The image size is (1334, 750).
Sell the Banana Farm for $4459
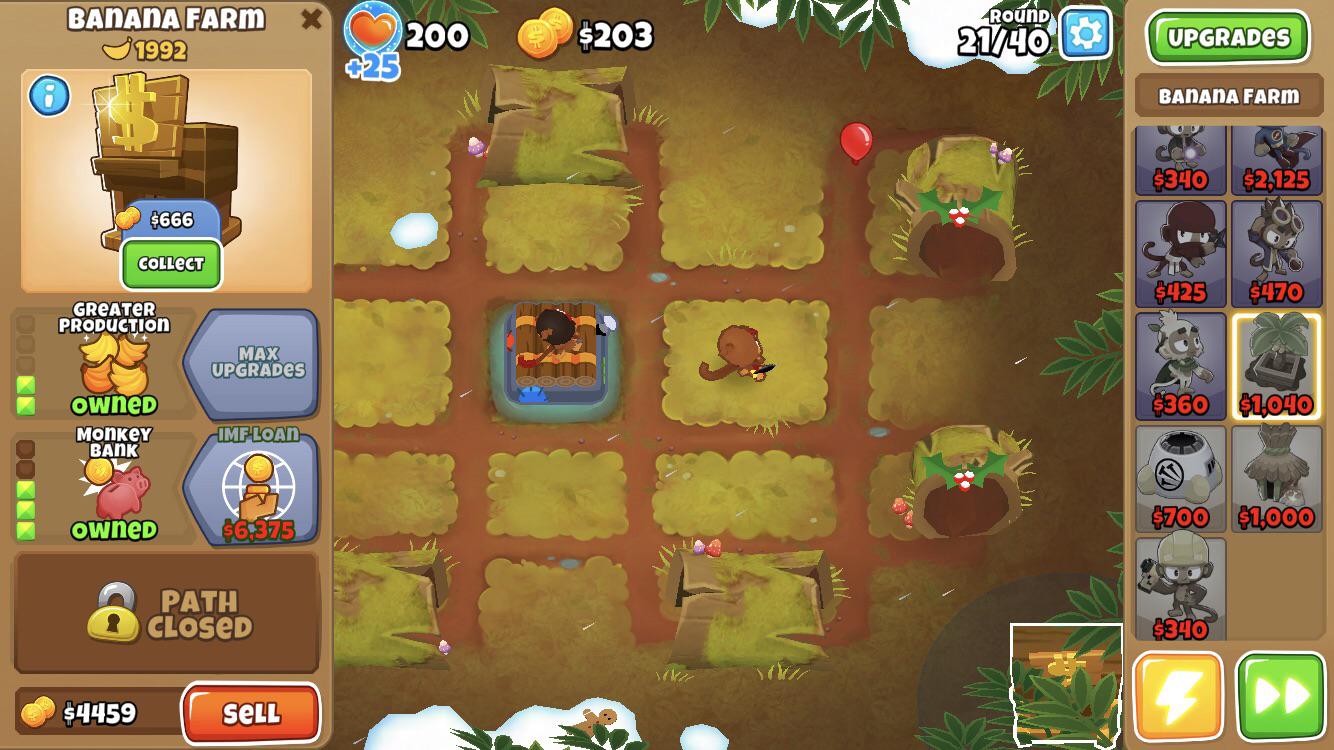tap(252, 714)
